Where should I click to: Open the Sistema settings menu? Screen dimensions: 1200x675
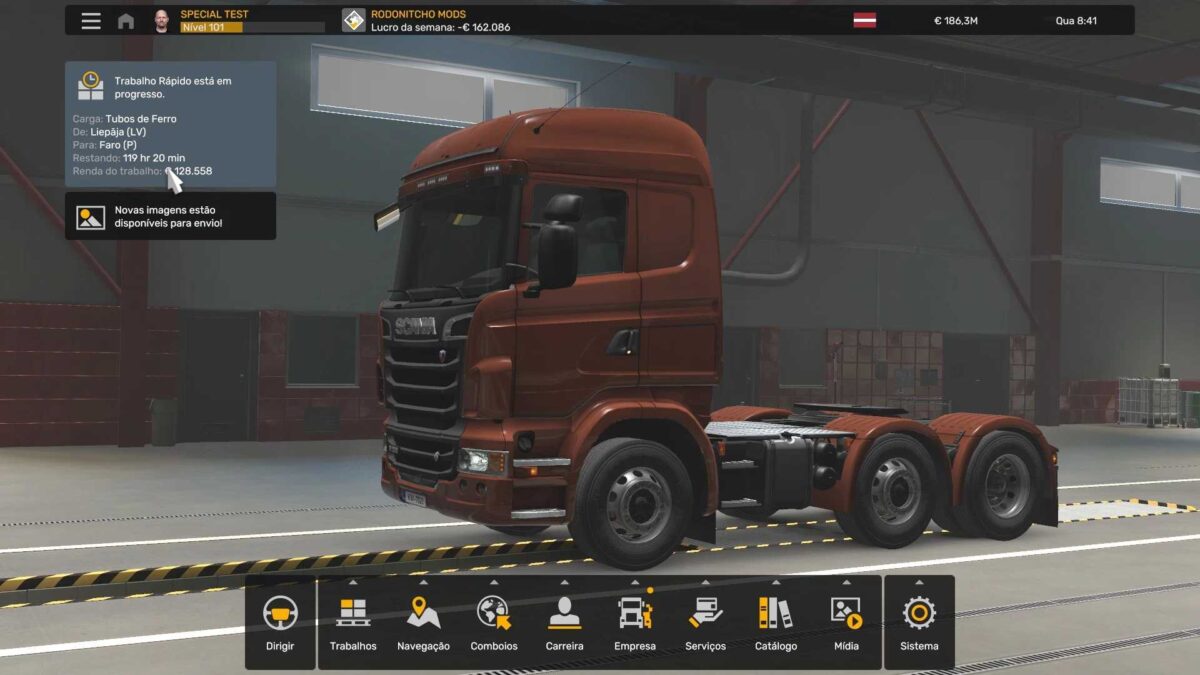click(x=919, y=622)
